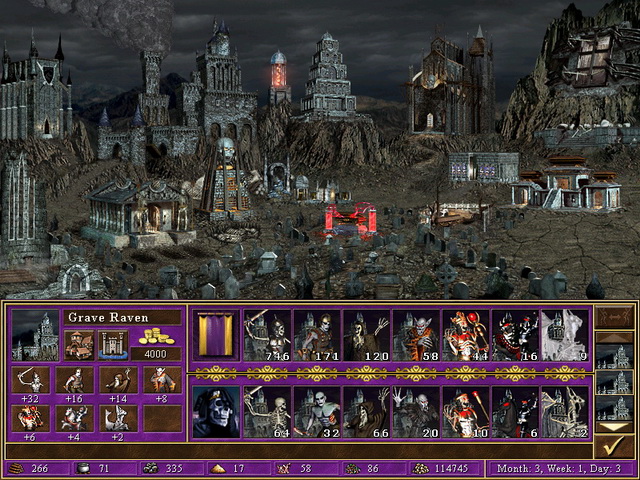
Task: Select the garrison stack of 171 zombies
Action: pyautogui.click(x=316, y=335)
